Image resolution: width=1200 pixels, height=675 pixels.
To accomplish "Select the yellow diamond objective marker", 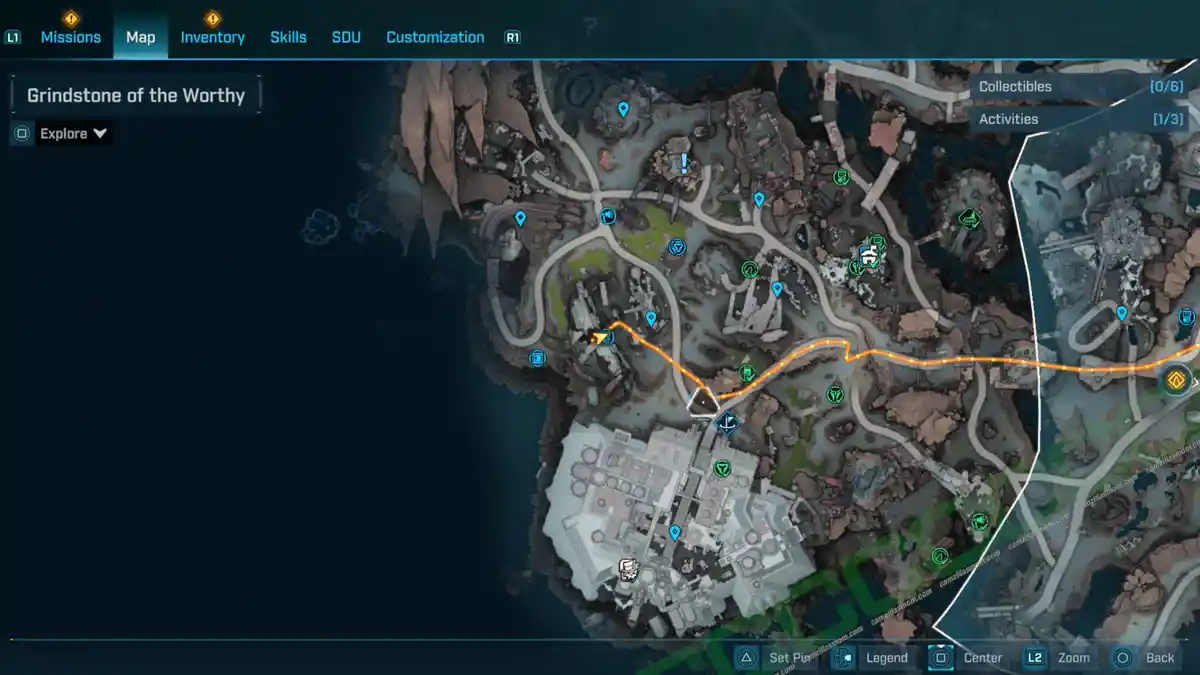I will (x=1176, y=380).
